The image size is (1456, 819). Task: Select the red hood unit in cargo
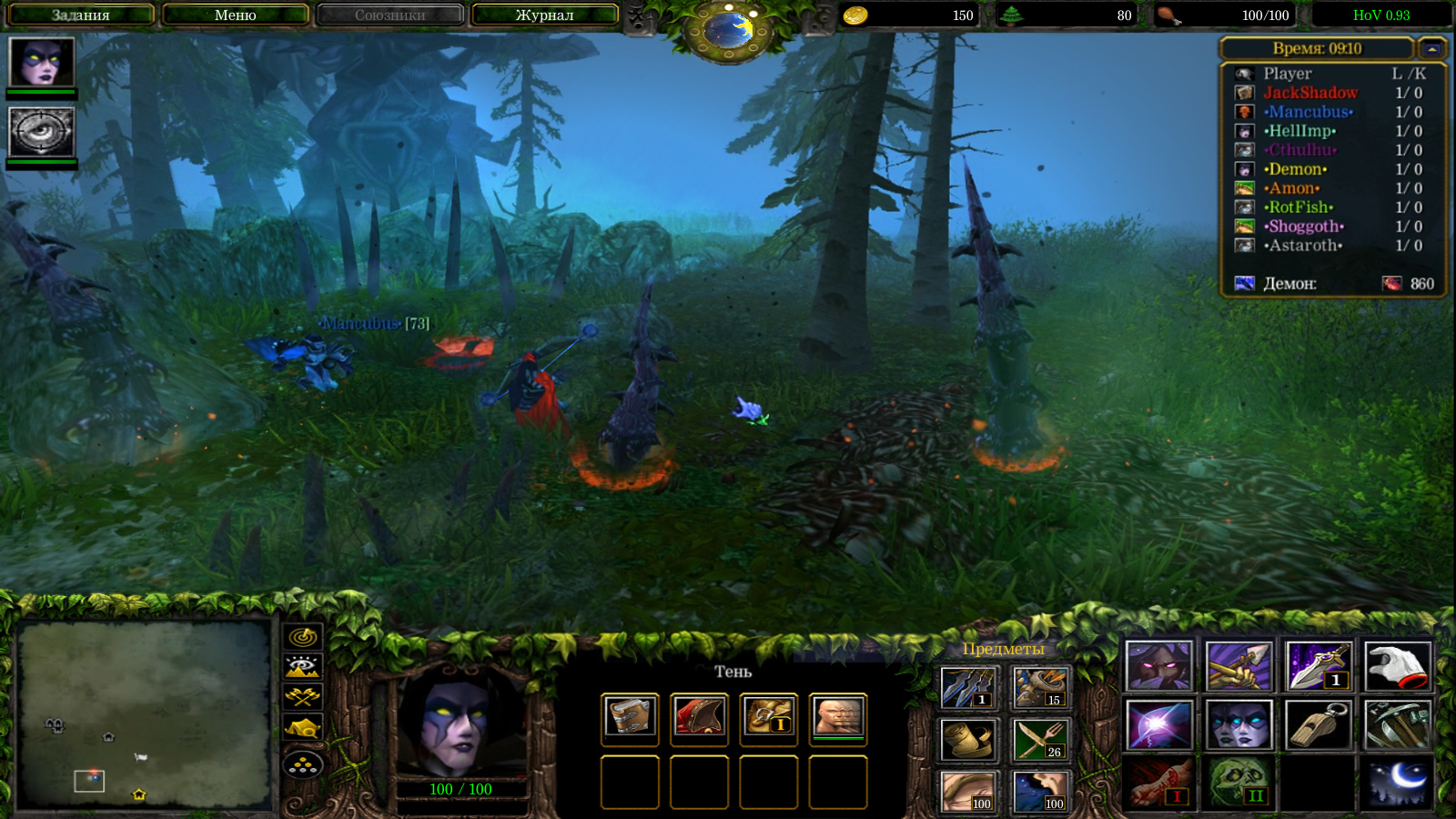699,717
